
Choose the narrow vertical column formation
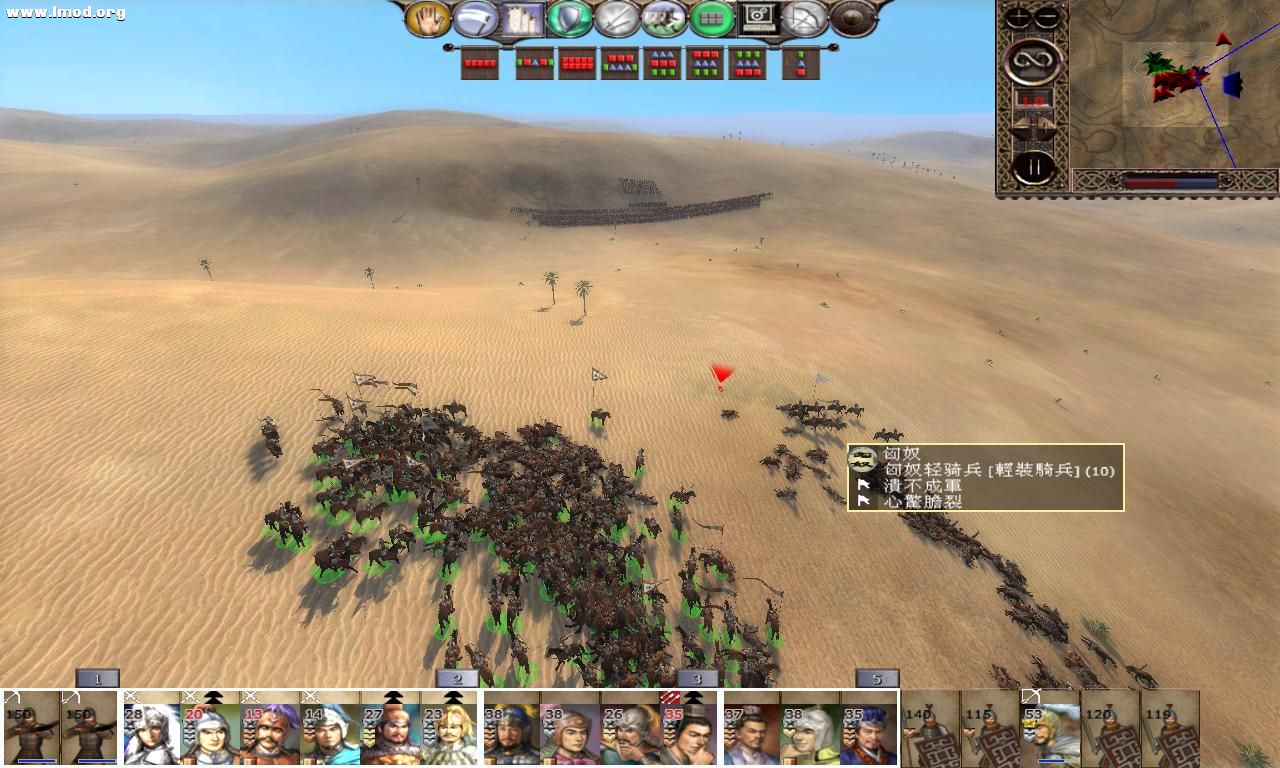point(801,63)
